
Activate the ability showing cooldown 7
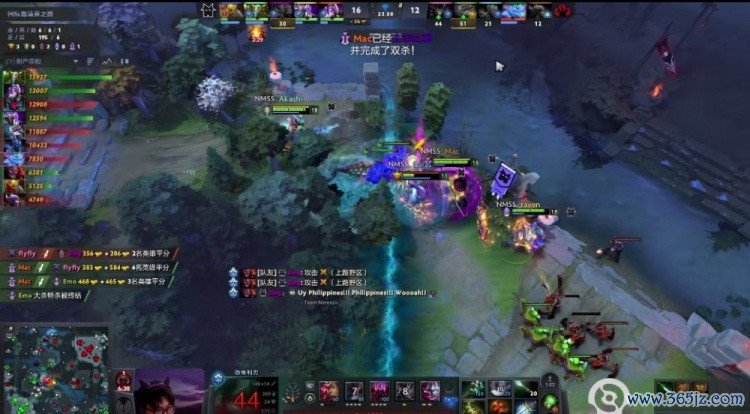pos(353,389)
